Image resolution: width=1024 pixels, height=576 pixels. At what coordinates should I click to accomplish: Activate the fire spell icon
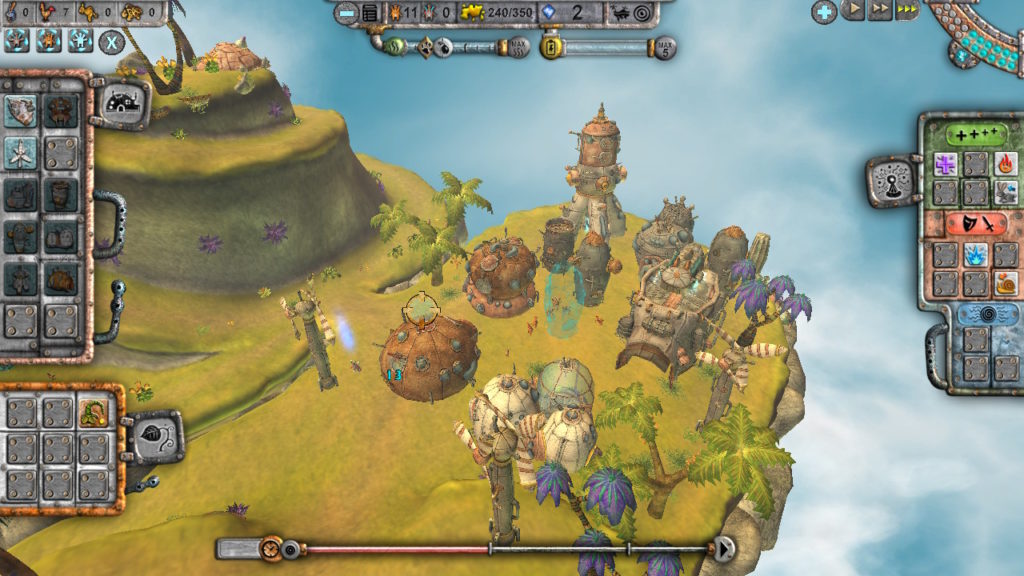[x=1005, y=163]
